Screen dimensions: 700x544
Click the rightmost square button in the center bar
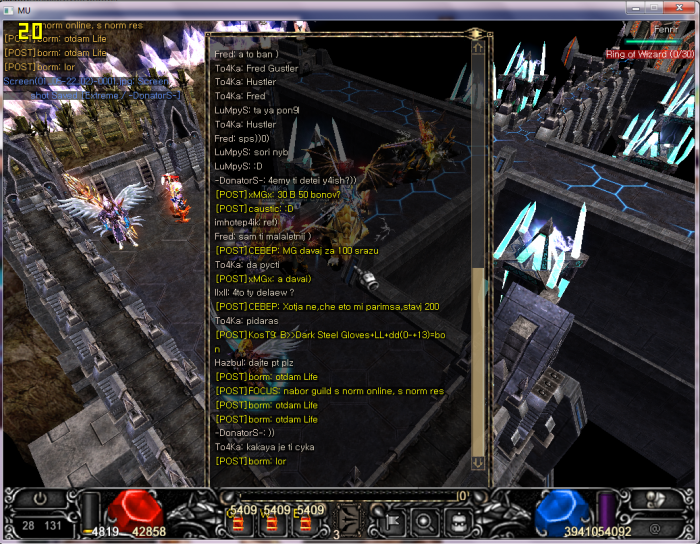[458, 519]
